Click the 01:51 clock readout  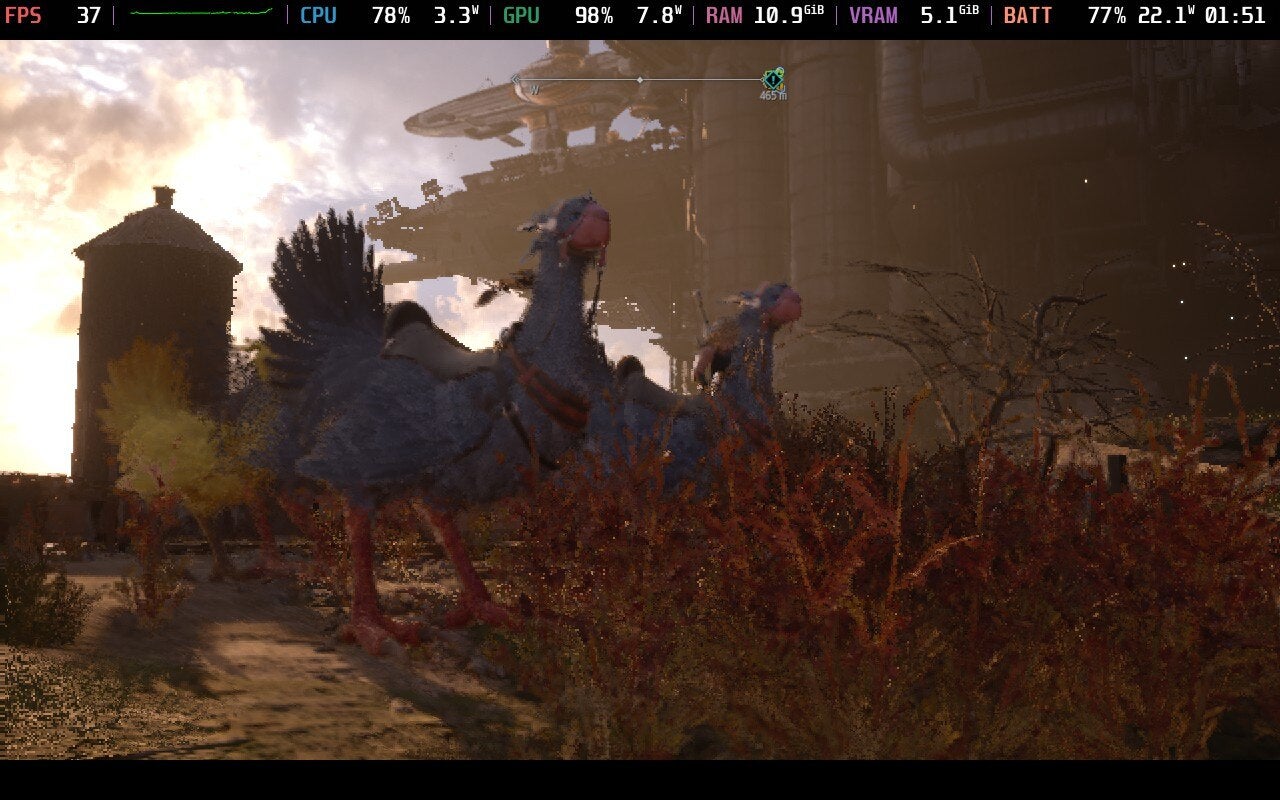pos(1237,16)
